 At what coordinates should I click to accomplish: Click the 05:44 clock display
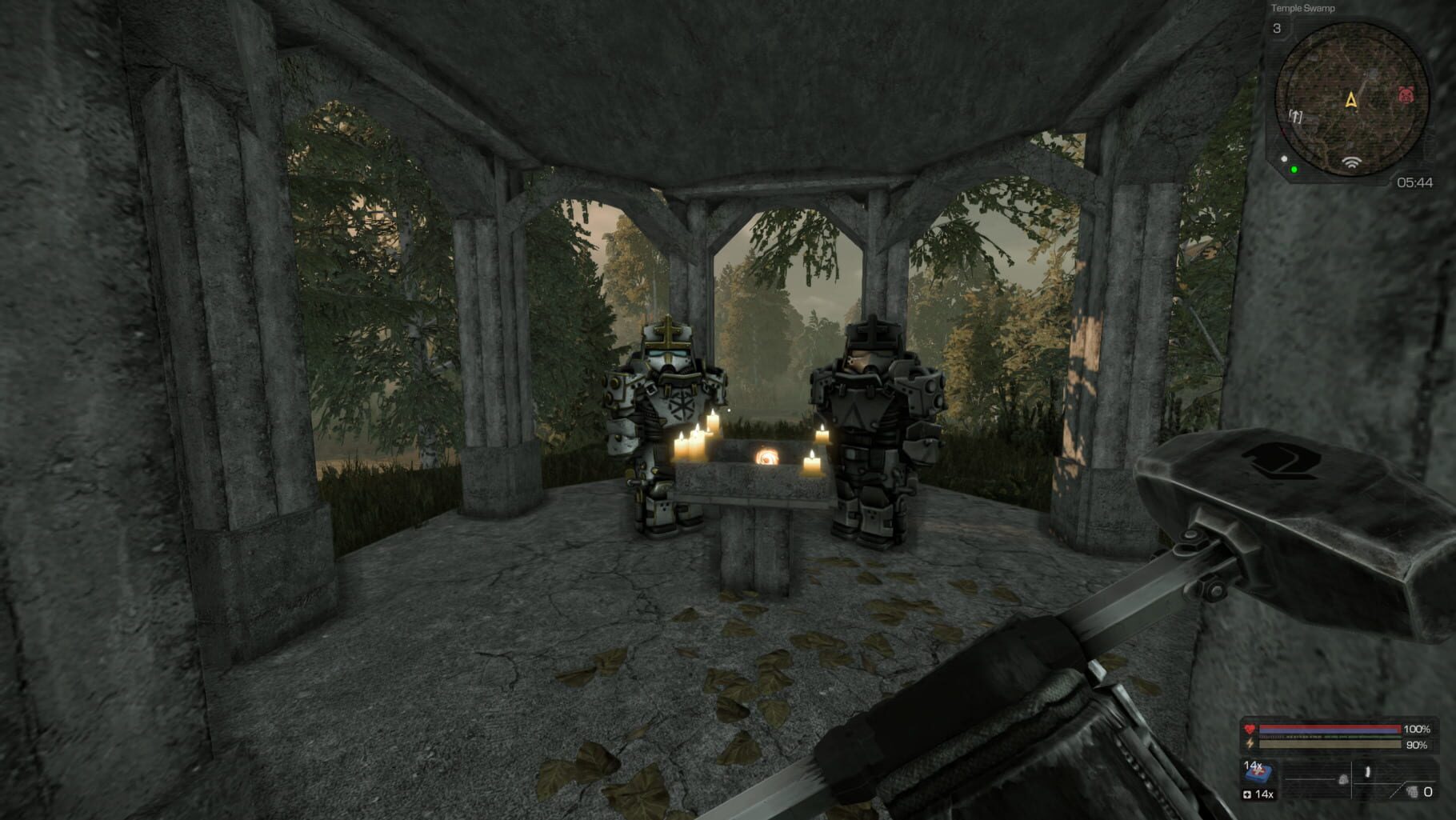point(1416,182)
